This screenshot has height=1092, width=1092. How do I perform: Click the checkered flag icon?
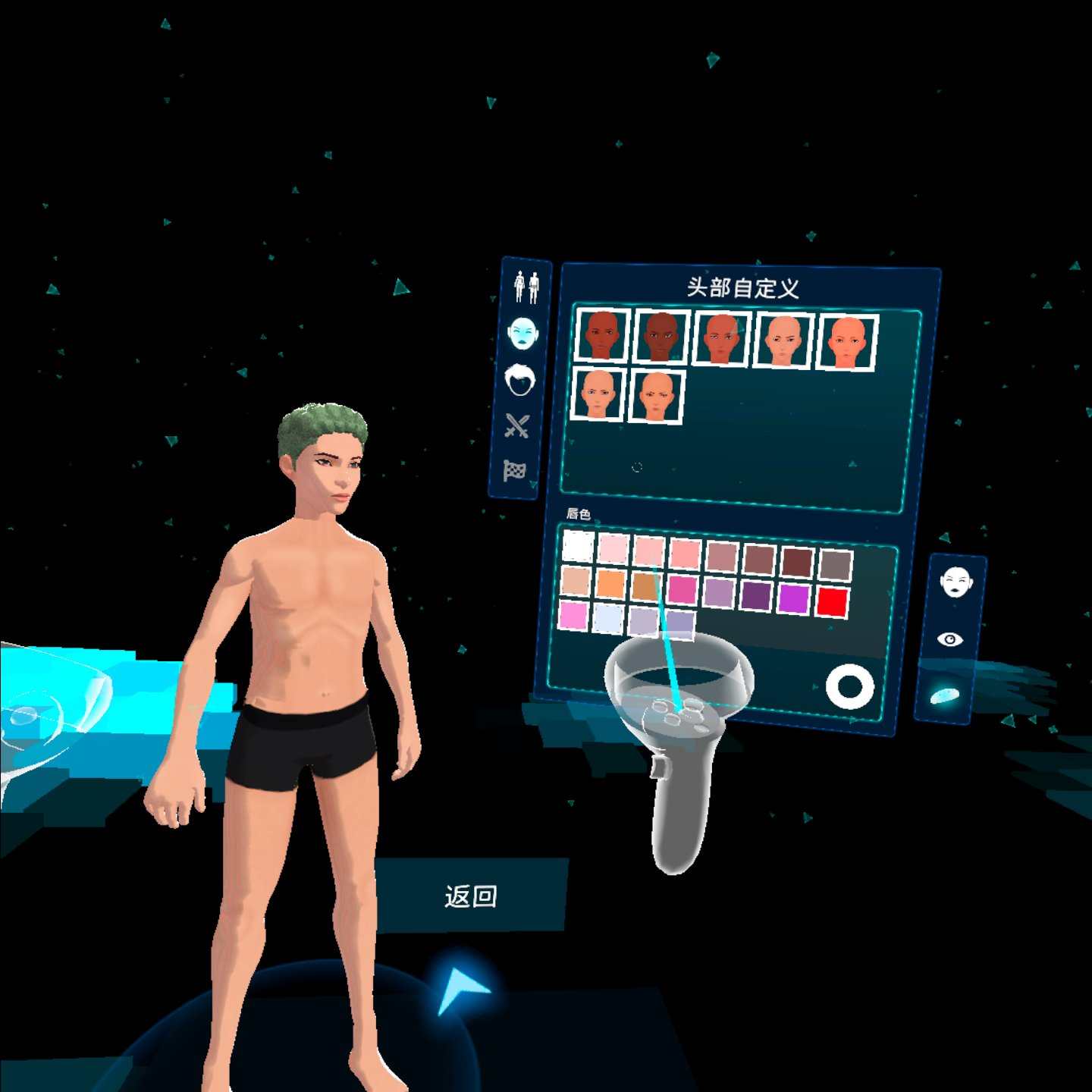514,472
